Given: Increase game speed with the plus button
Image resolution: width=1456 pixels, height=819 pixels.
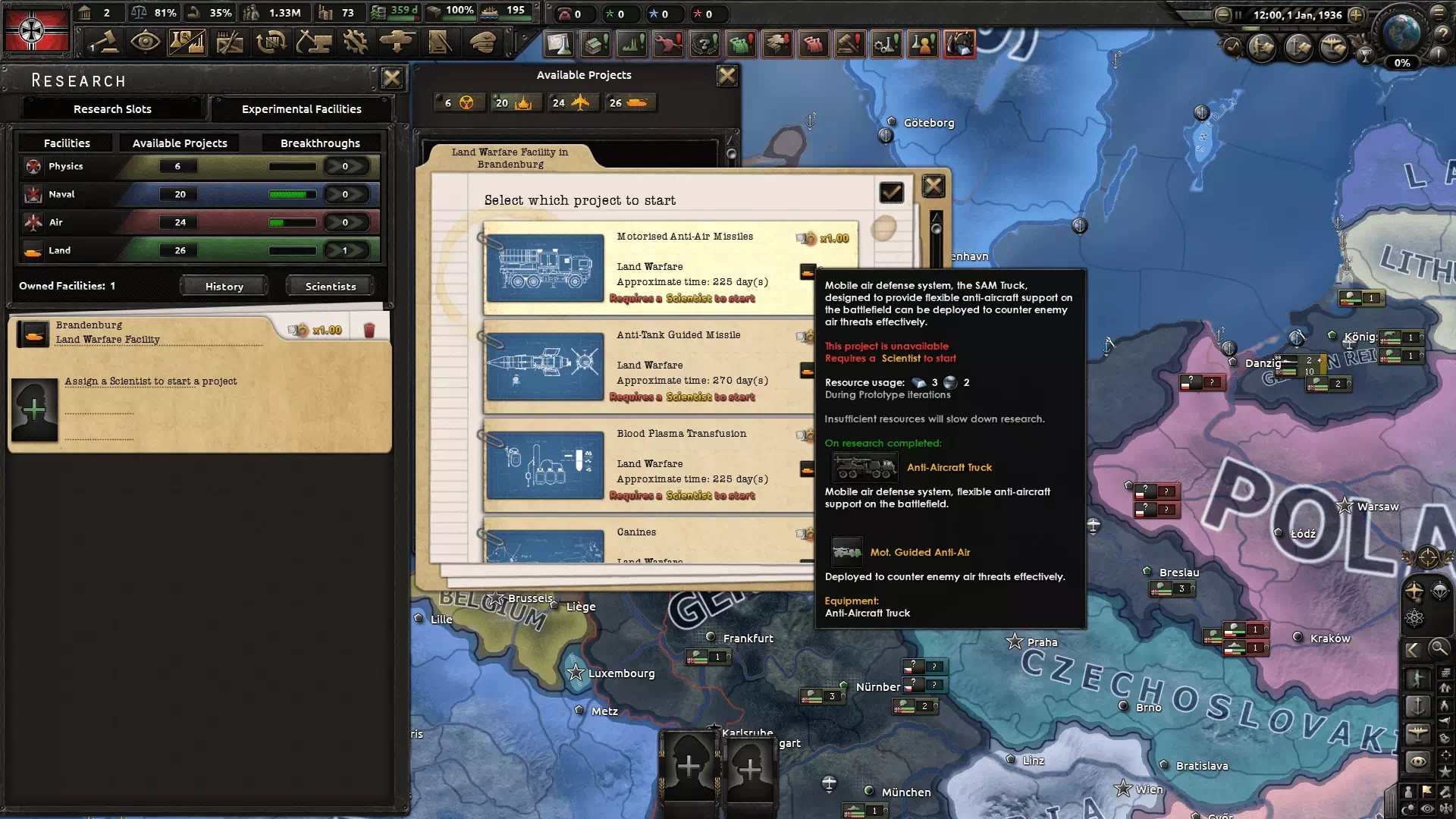Looking at the screenshot, I should [1356, 15].
